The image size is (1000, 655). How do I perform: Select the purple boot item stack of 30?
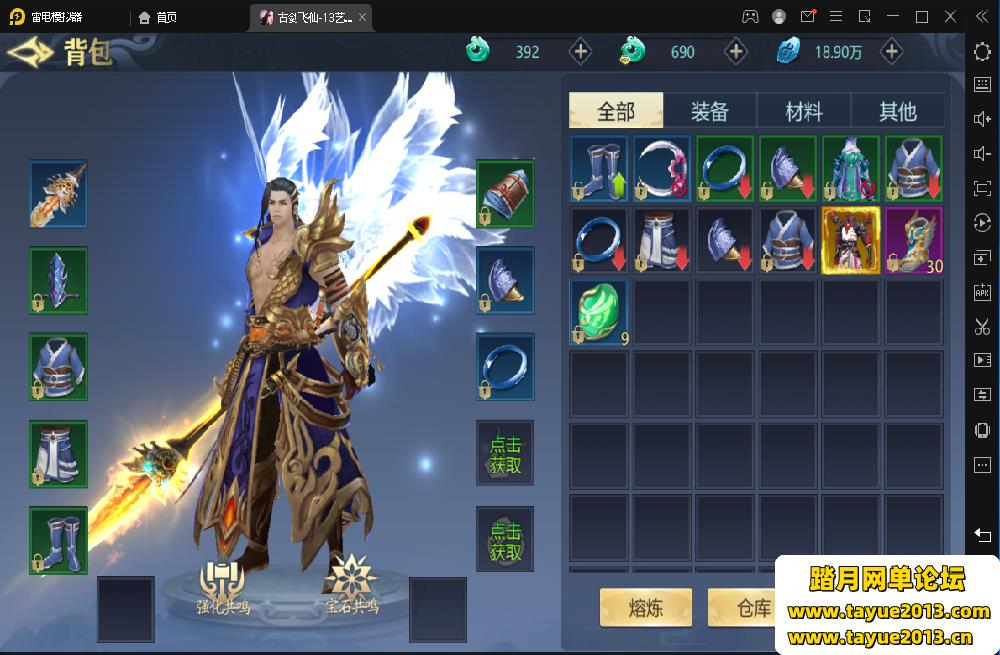913,240
